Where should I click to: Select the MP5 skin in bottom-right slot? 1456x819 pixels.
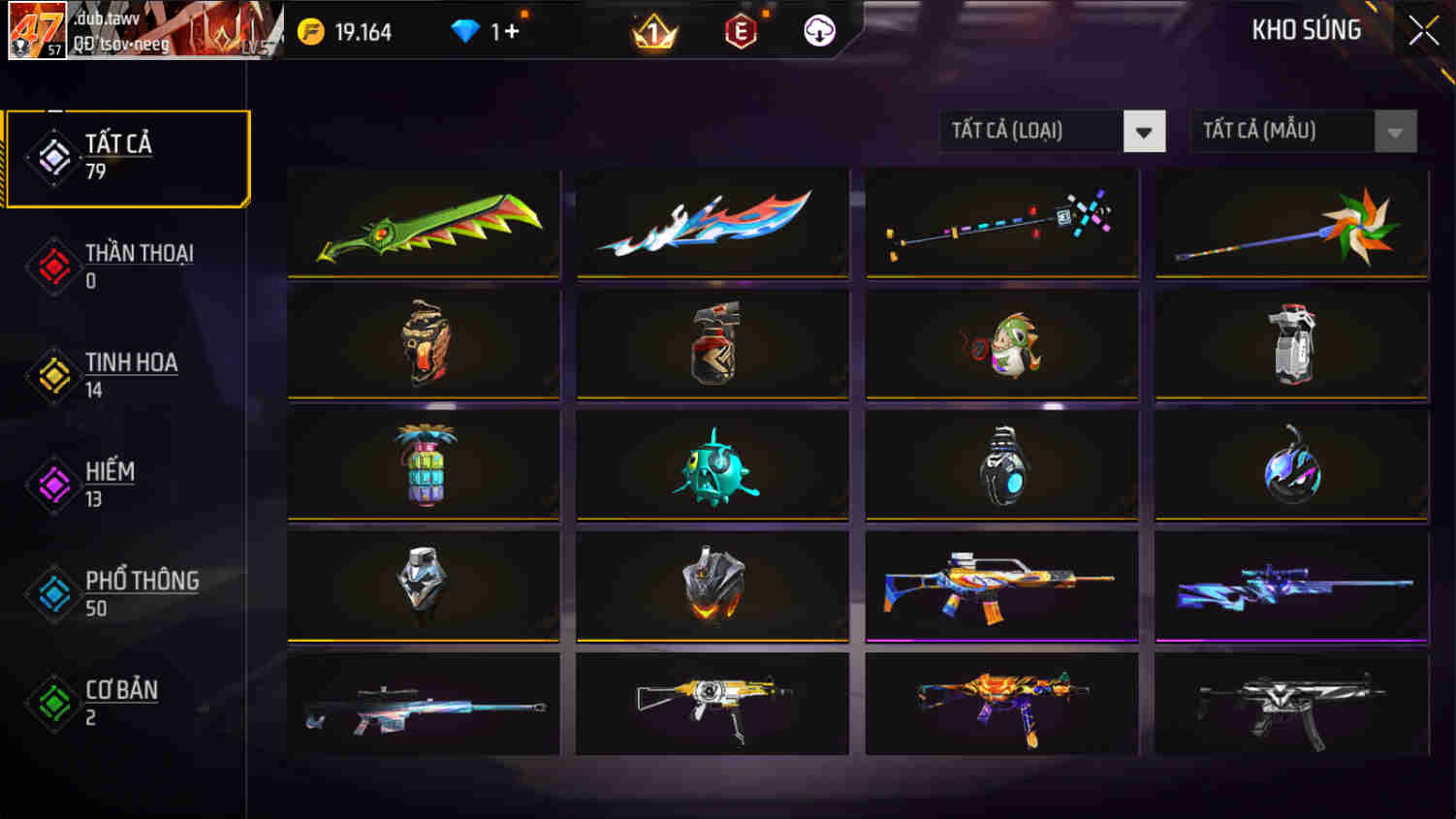coord(1289,703)
